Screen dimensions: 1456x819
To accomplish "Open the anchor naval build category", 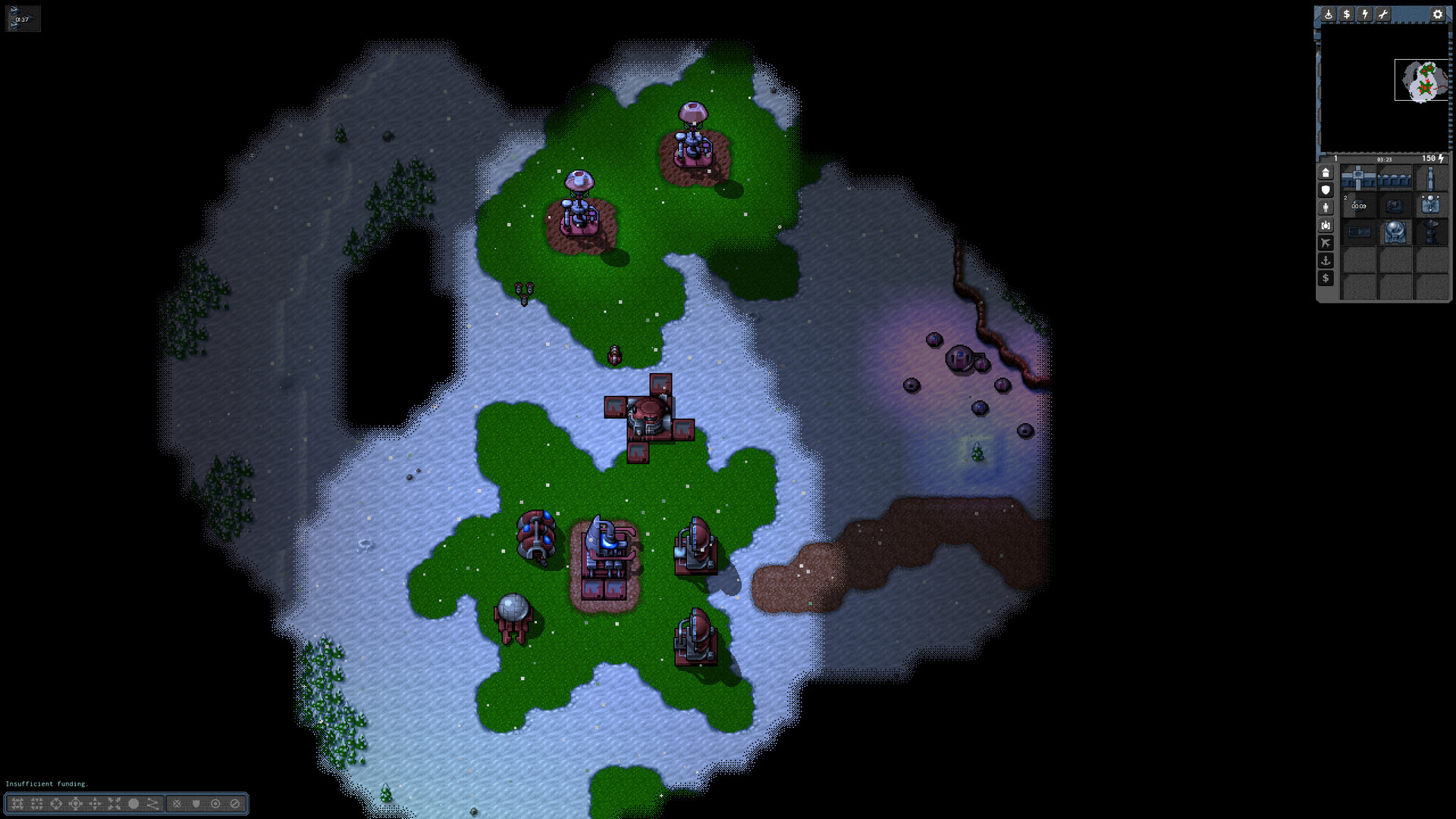I will tap(1326, 261).
